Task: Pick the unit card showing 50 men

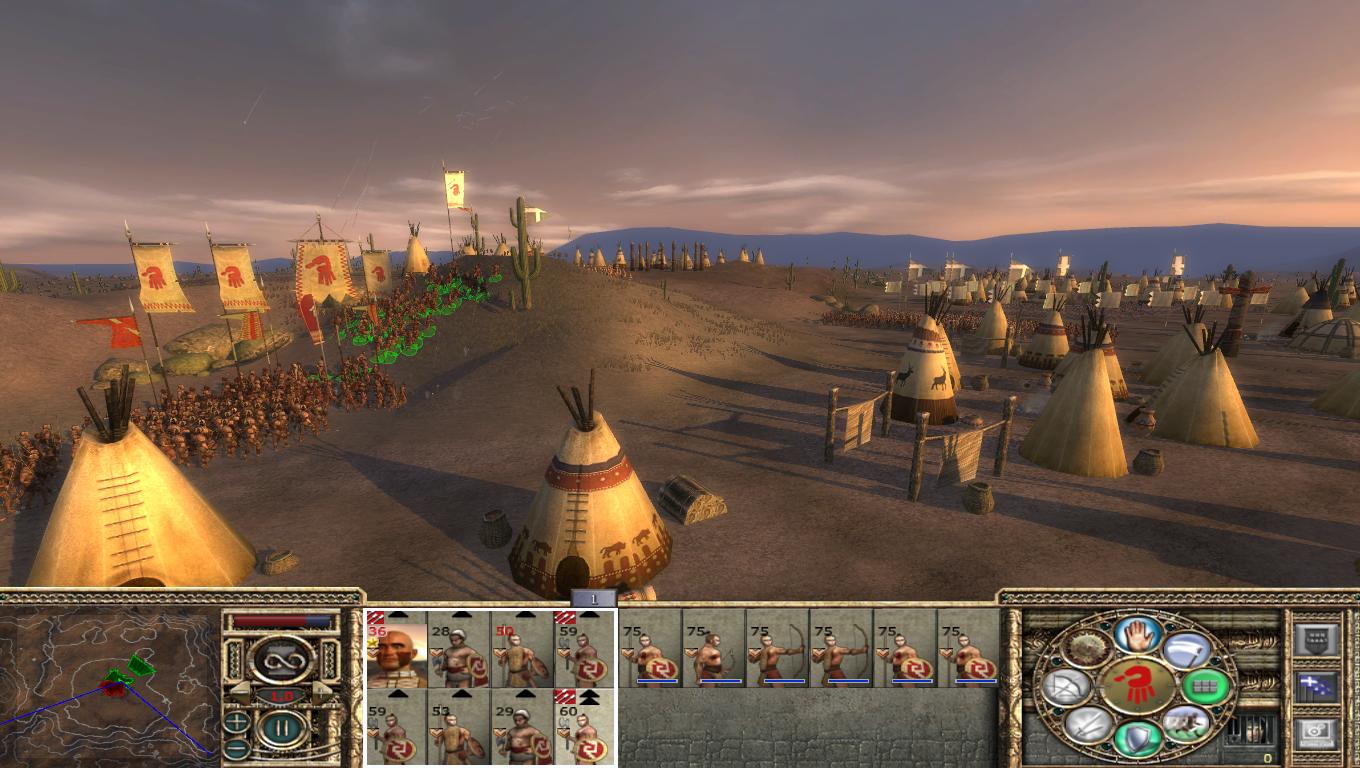Action: pos(521,648)
